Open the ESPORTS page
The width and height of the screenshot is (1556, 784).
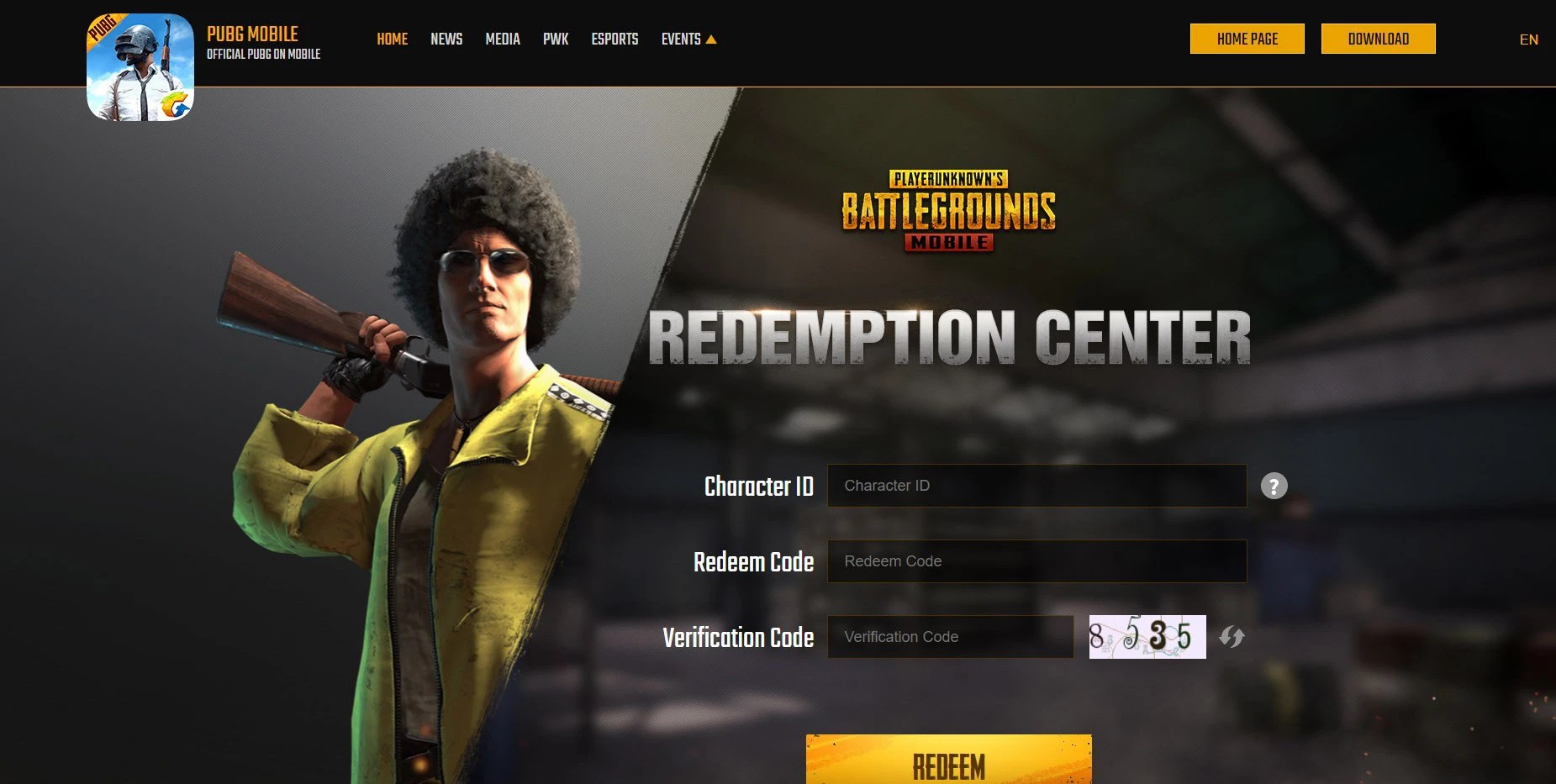614,39
